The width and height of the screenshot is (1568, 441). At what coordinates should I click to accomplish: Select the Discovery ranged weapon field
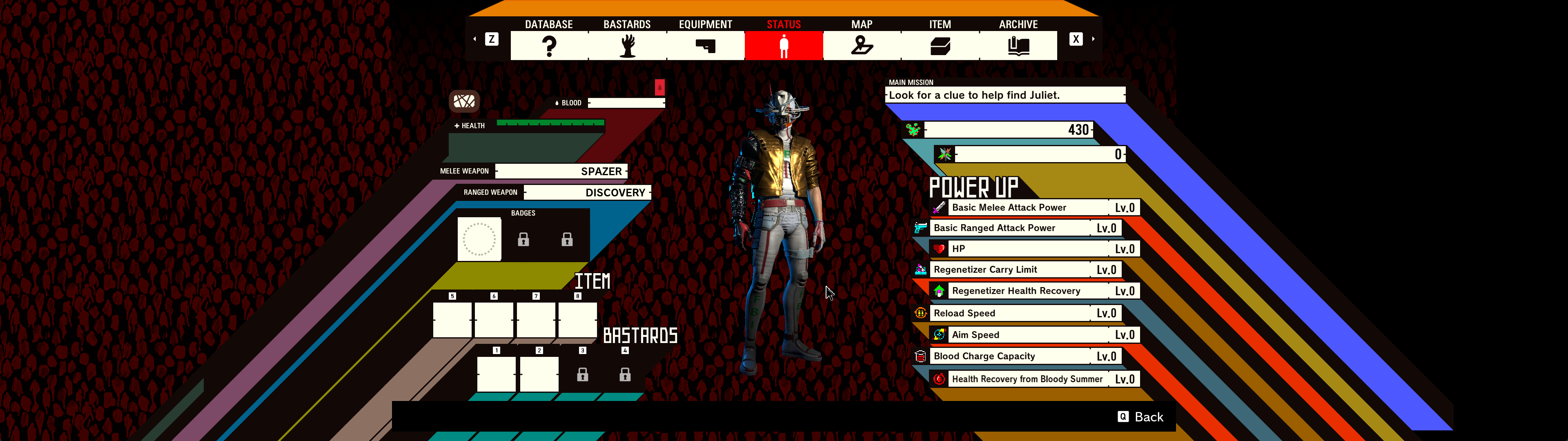click(x=588, y=192)
